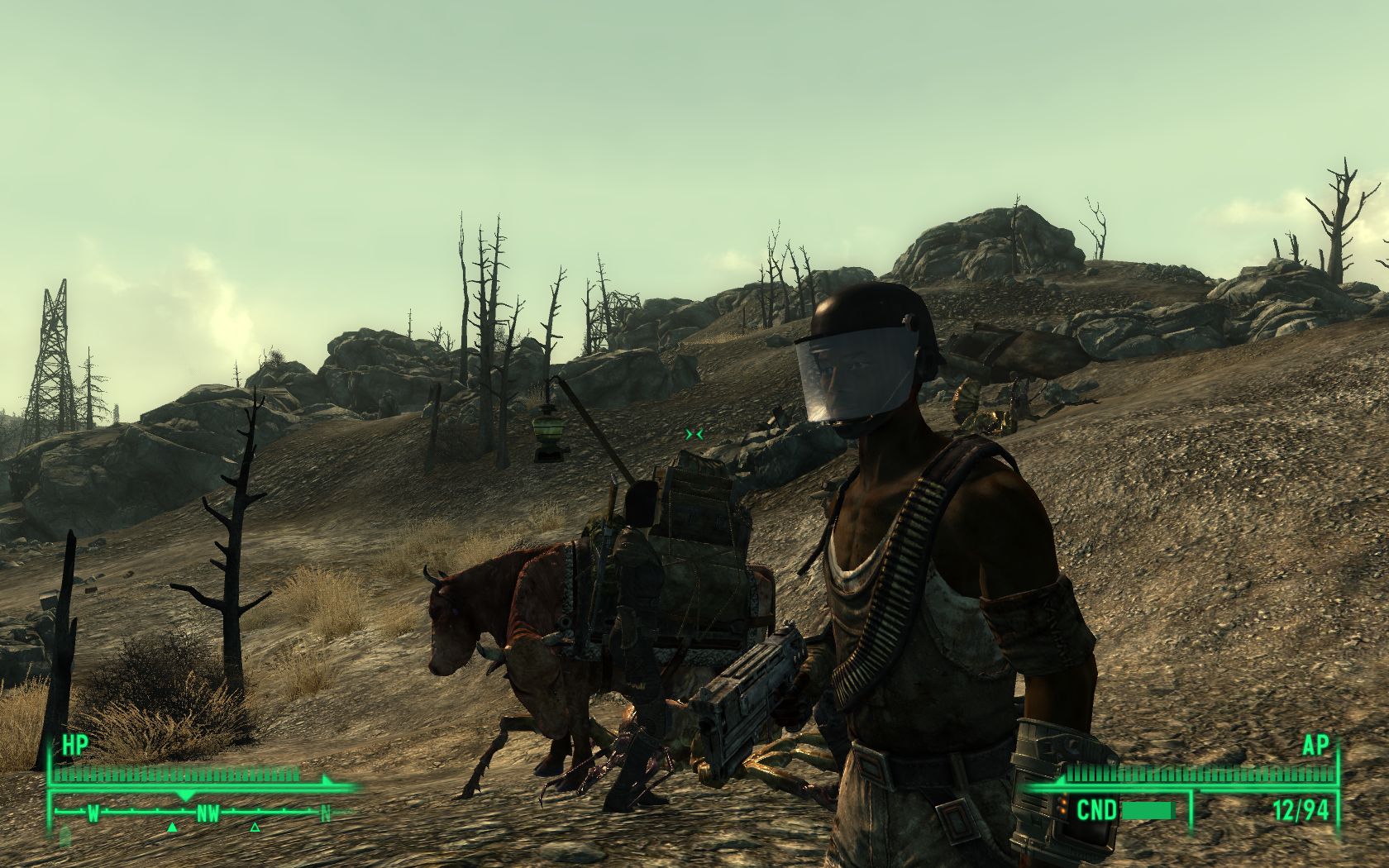Viewport: 1389px width, 868px height.
Task: Click the compass direction strip
Action: tap(207, 813)
